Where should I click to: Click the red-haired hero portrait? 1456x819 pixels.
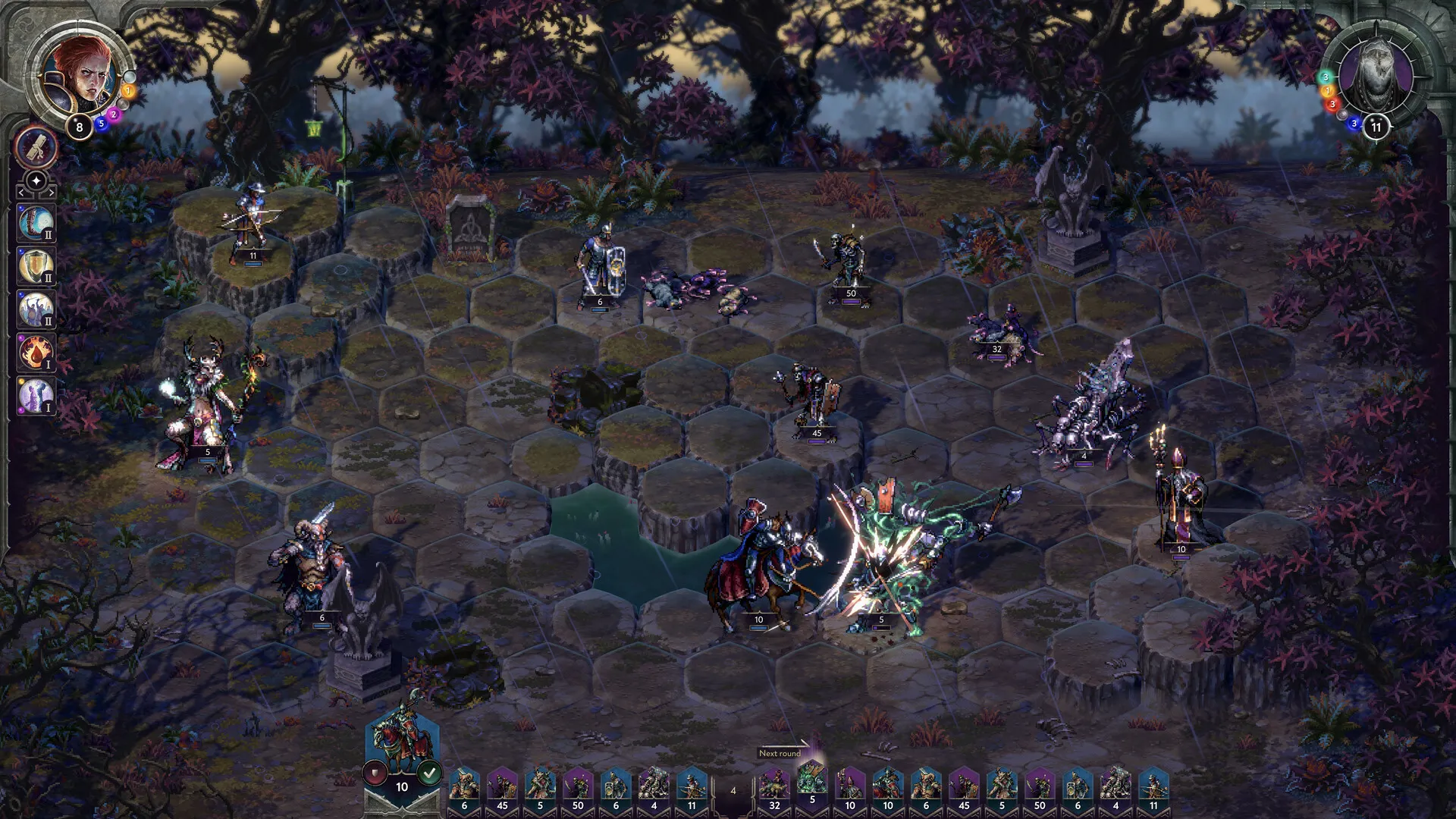point(83,77)
